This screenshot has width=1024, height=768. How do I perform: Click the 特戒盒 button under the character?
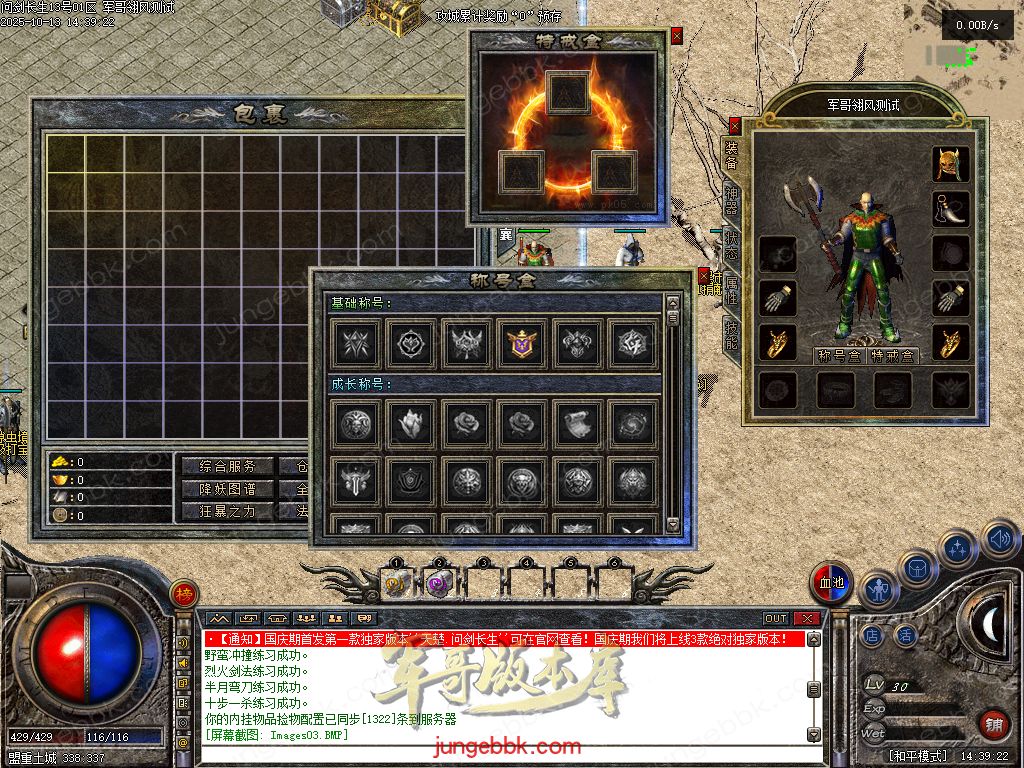893,356
